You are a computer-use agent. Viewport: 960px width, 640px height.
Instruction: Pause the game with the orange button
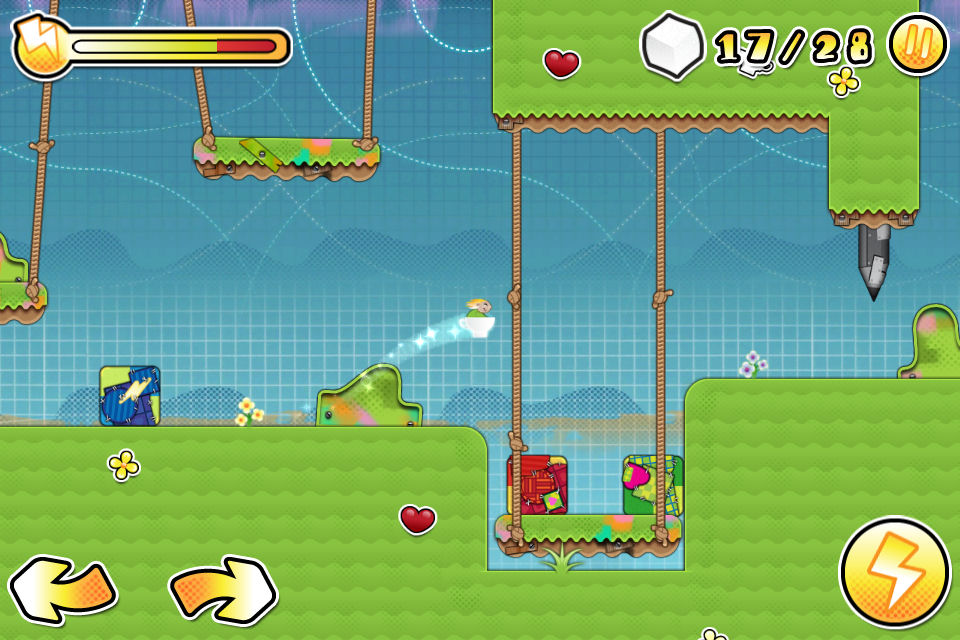pos(917,45)
